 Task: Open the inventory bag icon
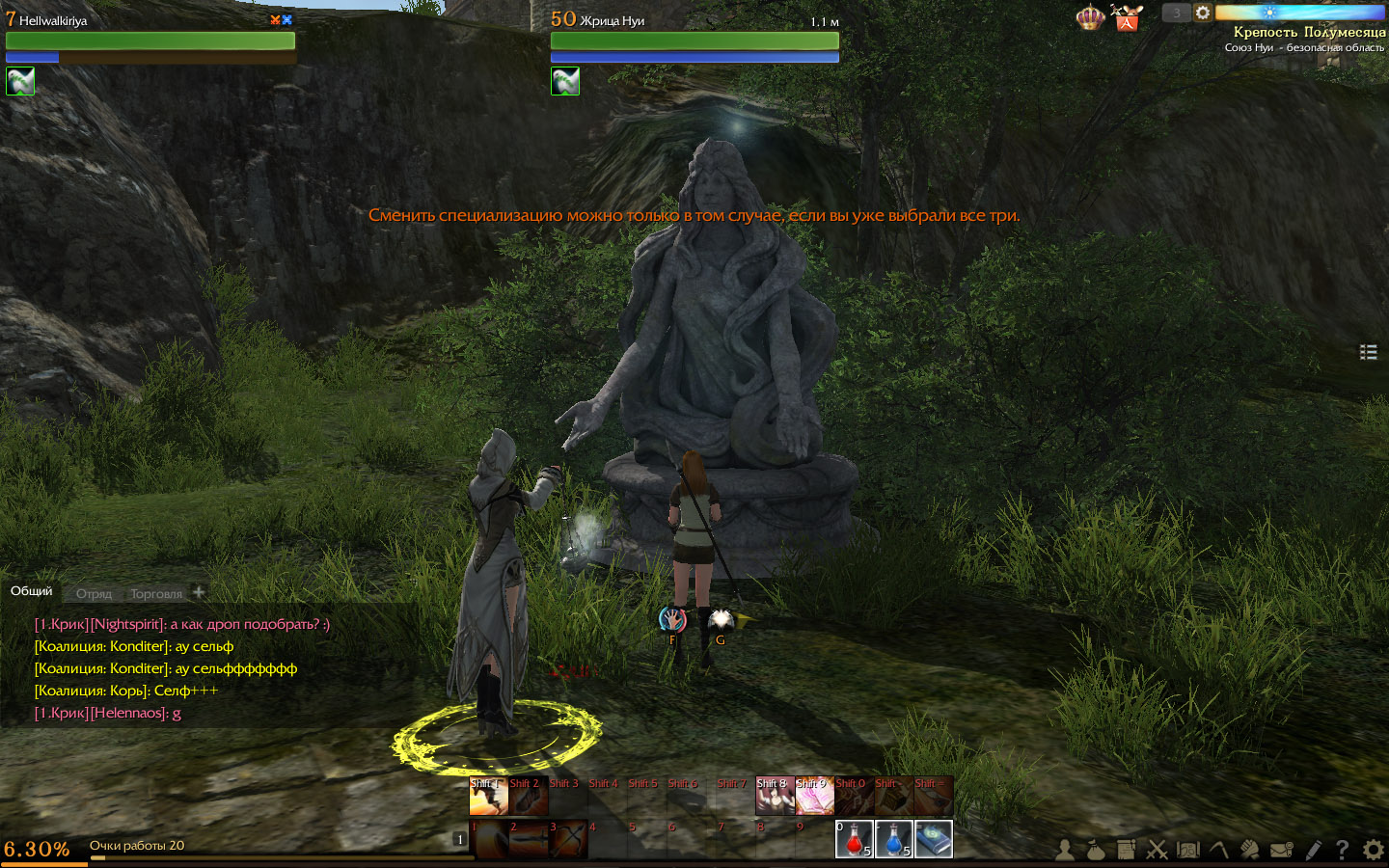click(x=1095, y=850)
